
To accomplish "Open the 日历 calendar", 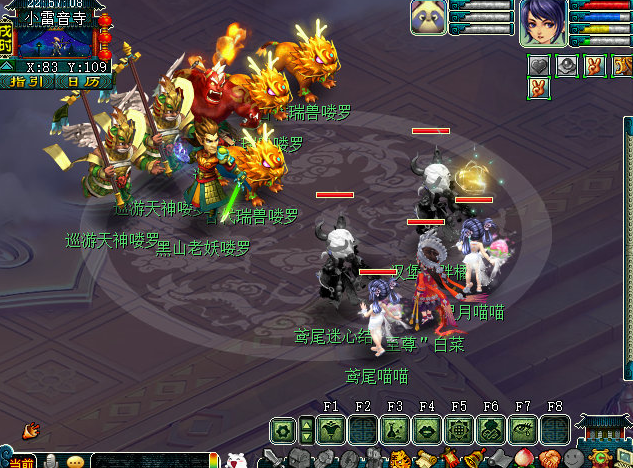I will (x=82, y=81).
